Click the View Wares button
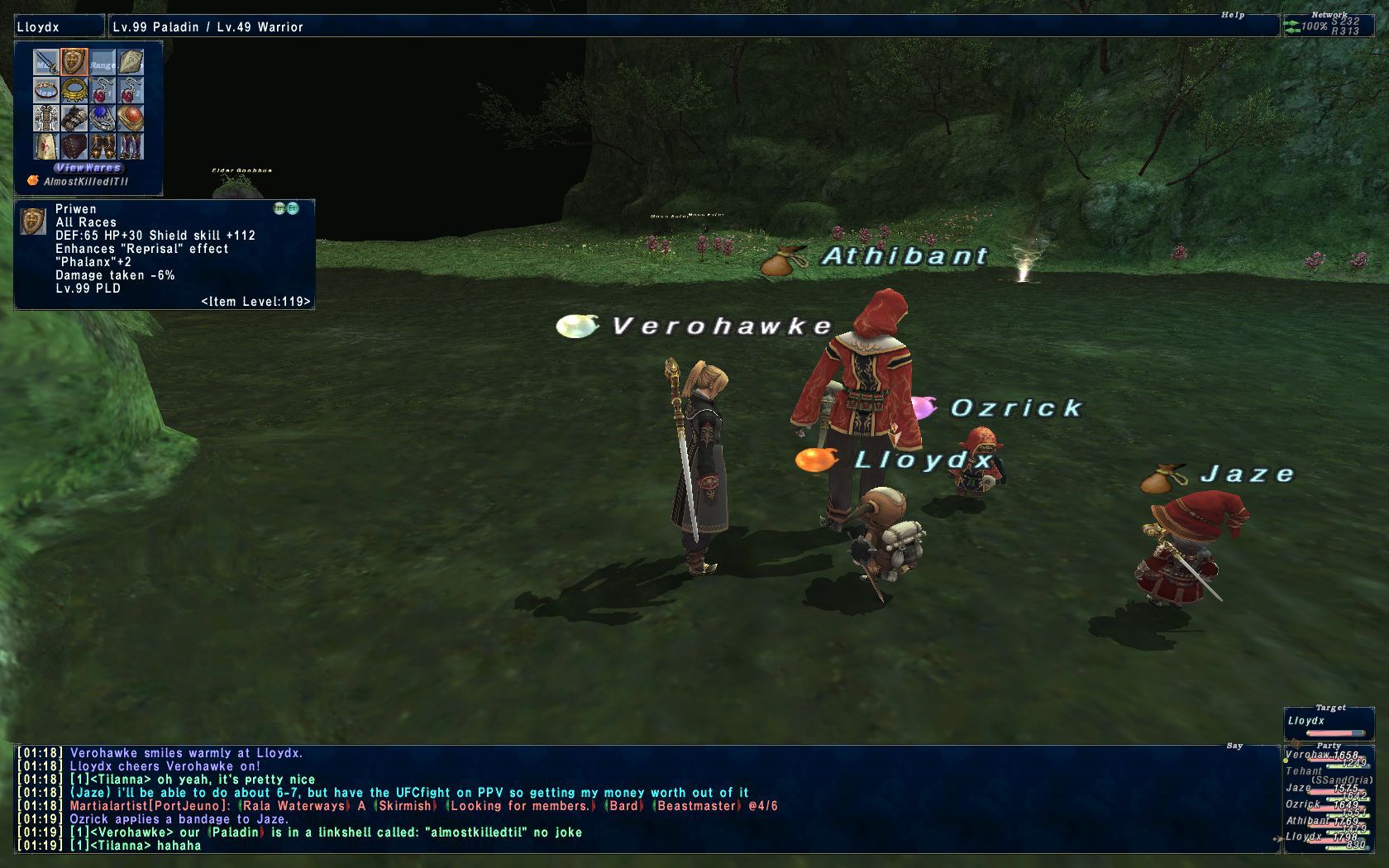The height and width of the screenshot is (868, 1389). coord(88,168)
